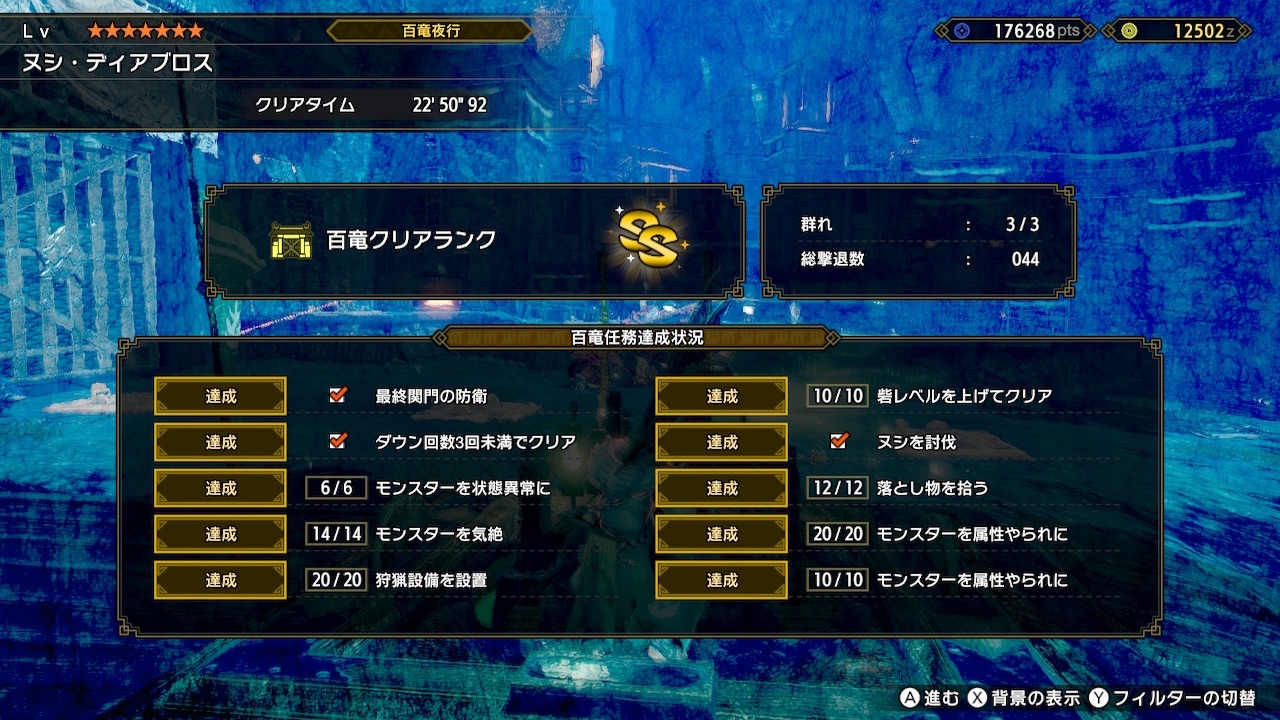Viewport: 1280px width, 720px height.
Task: Click the blue points currency icon
Action: click(960, 31)
